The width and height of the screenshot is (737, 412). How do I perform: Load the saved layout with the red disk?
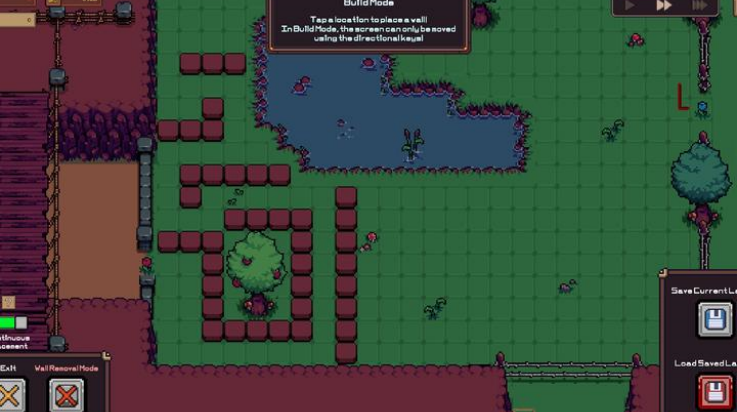coord(714,391)
